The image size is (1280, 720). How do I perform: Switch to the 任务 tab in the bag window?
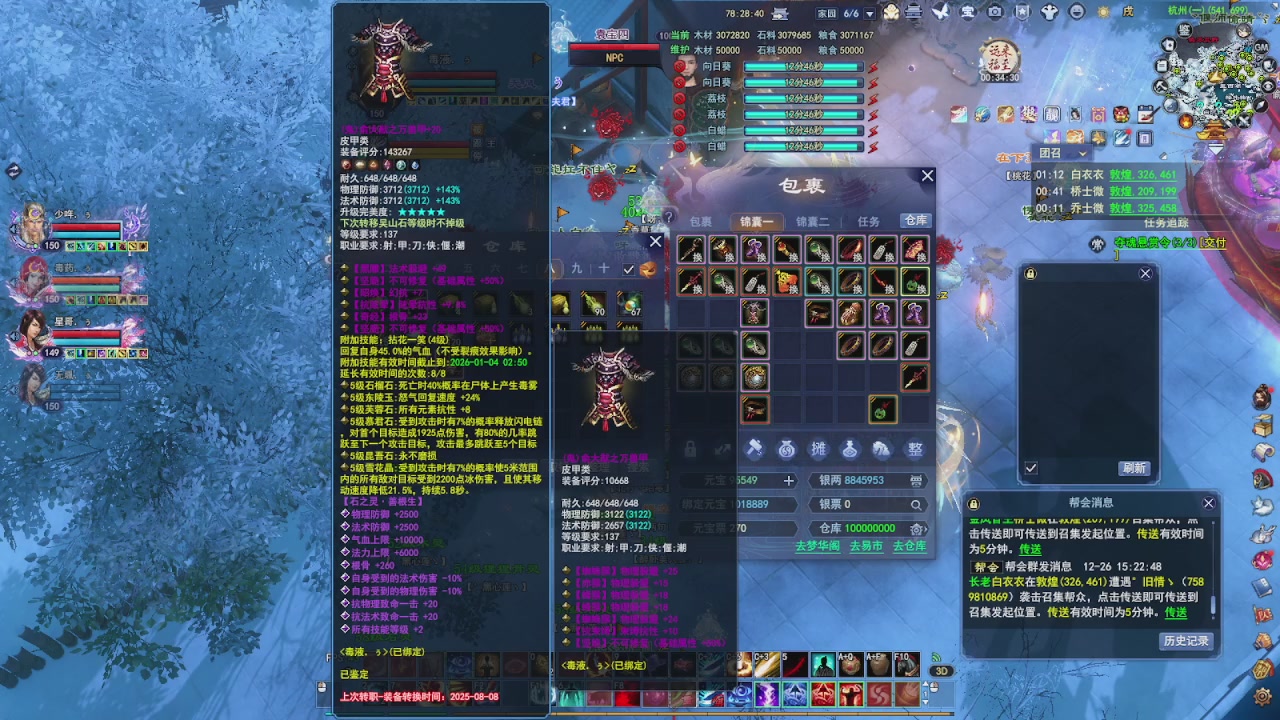coord(868,220)
